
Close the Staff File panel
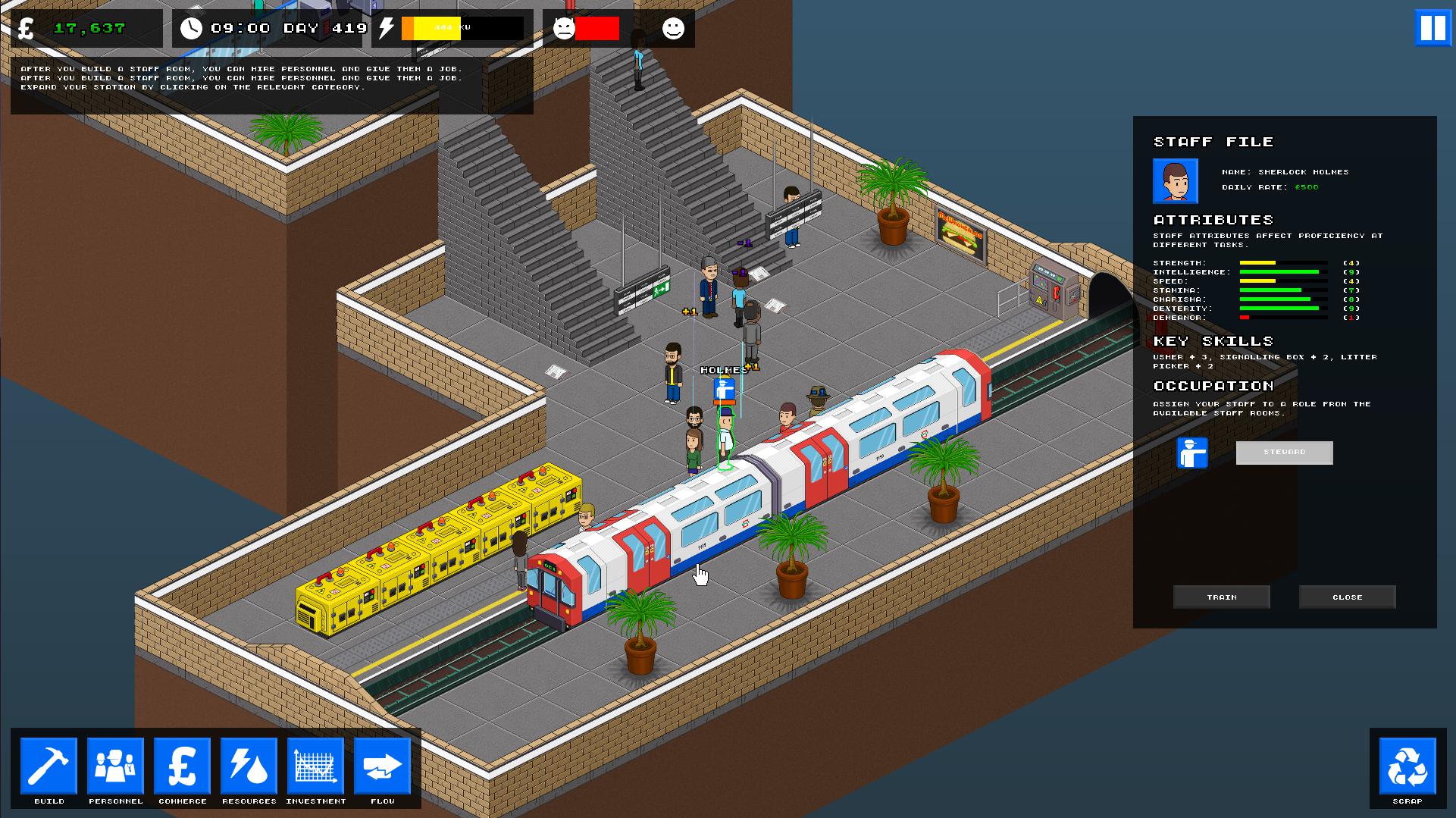click(x=1347, y=597)
